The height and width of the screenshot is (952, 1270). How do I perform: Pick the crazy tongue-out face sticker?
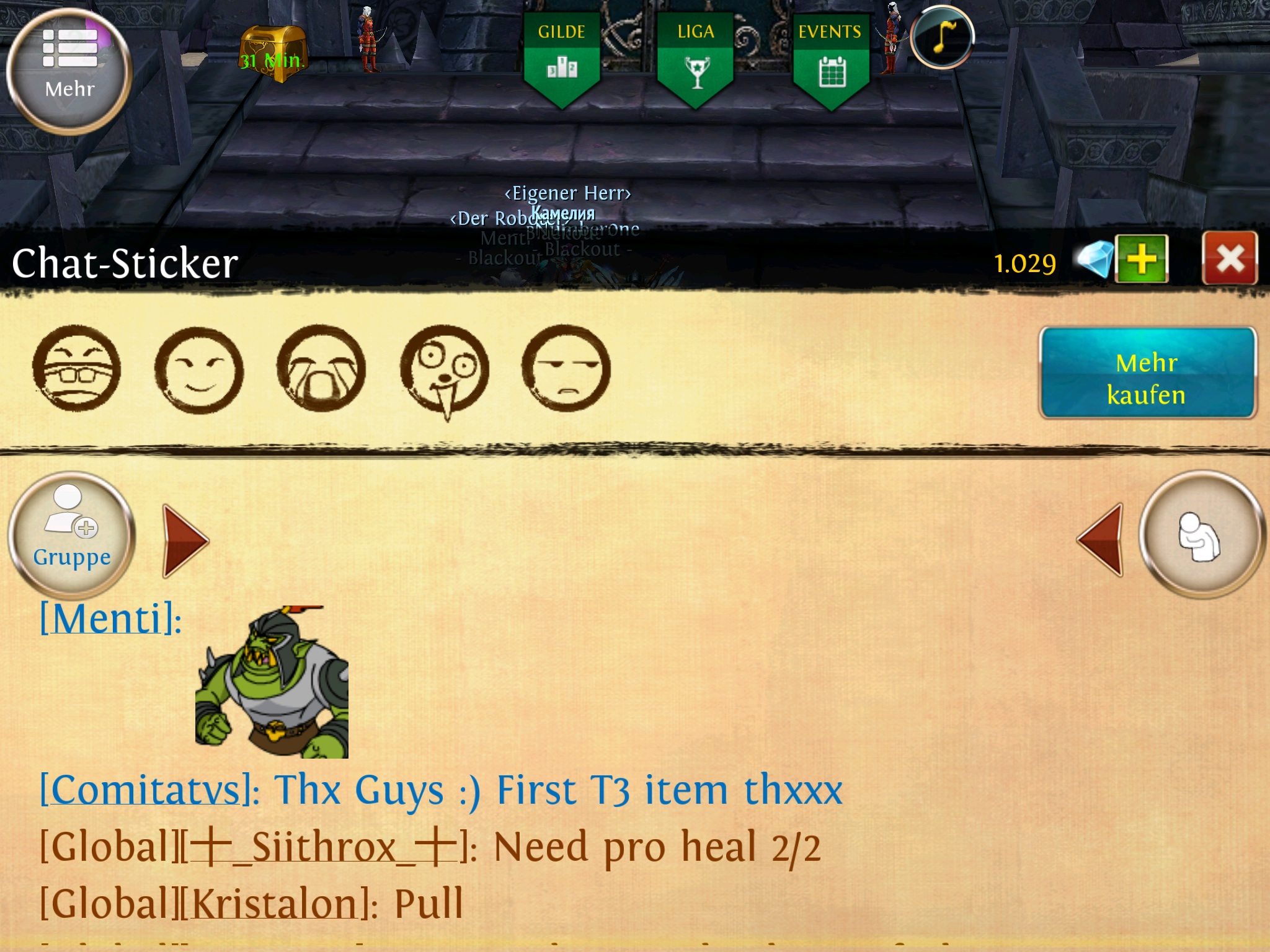click(445, 370)
